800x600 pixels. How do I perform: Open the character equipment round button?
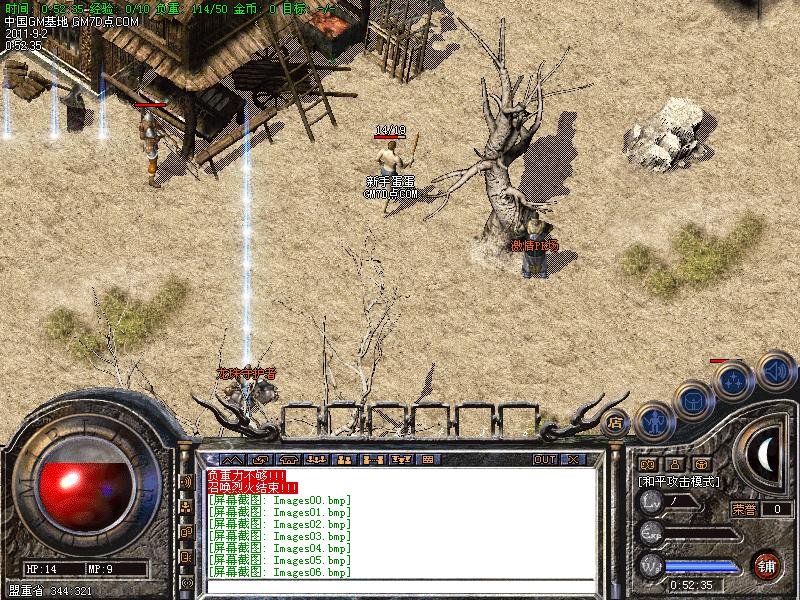pos(653,422)
